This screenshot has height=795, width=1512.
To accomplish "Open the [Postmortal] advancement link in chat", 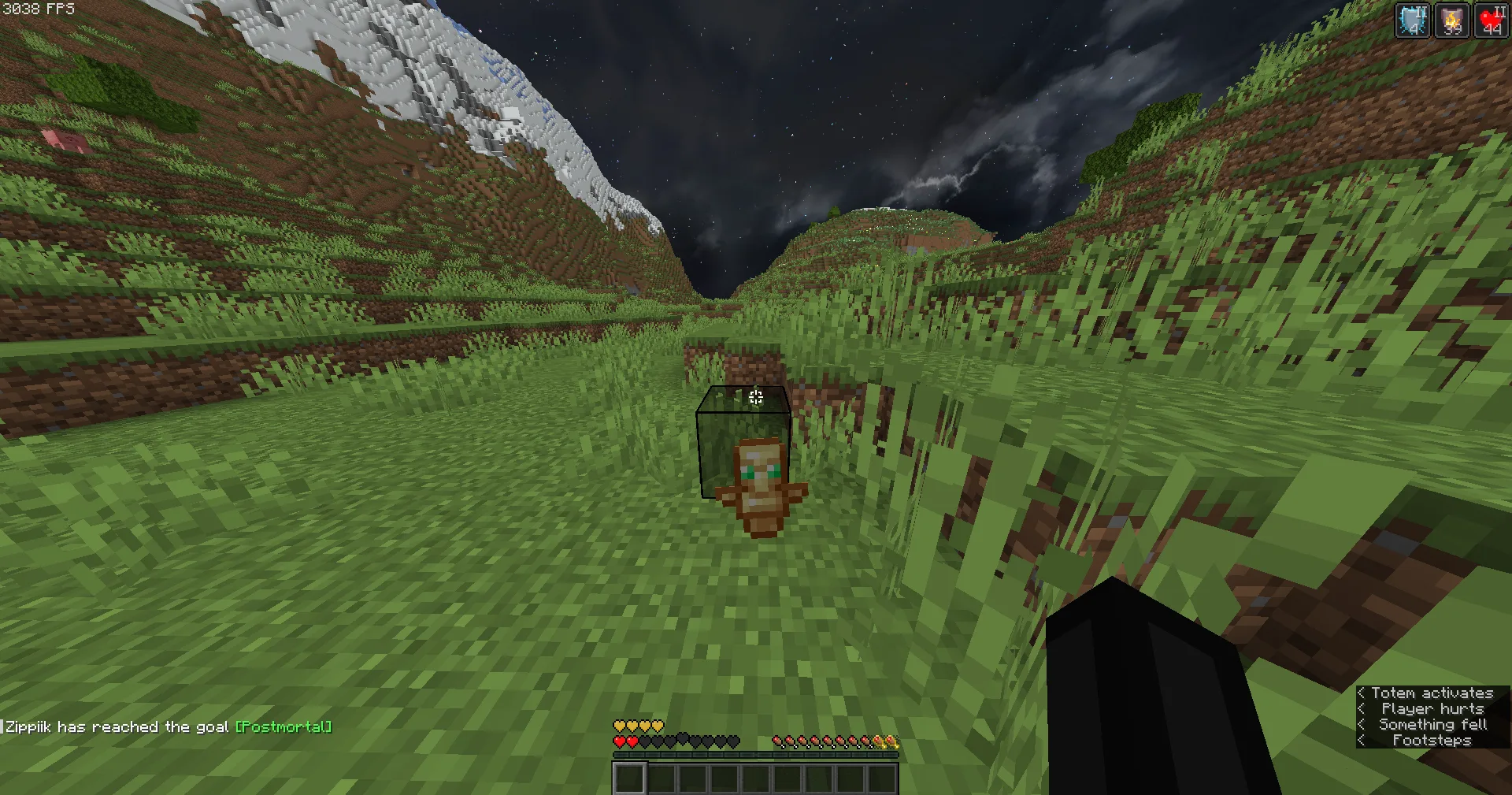I will point(283,726).
